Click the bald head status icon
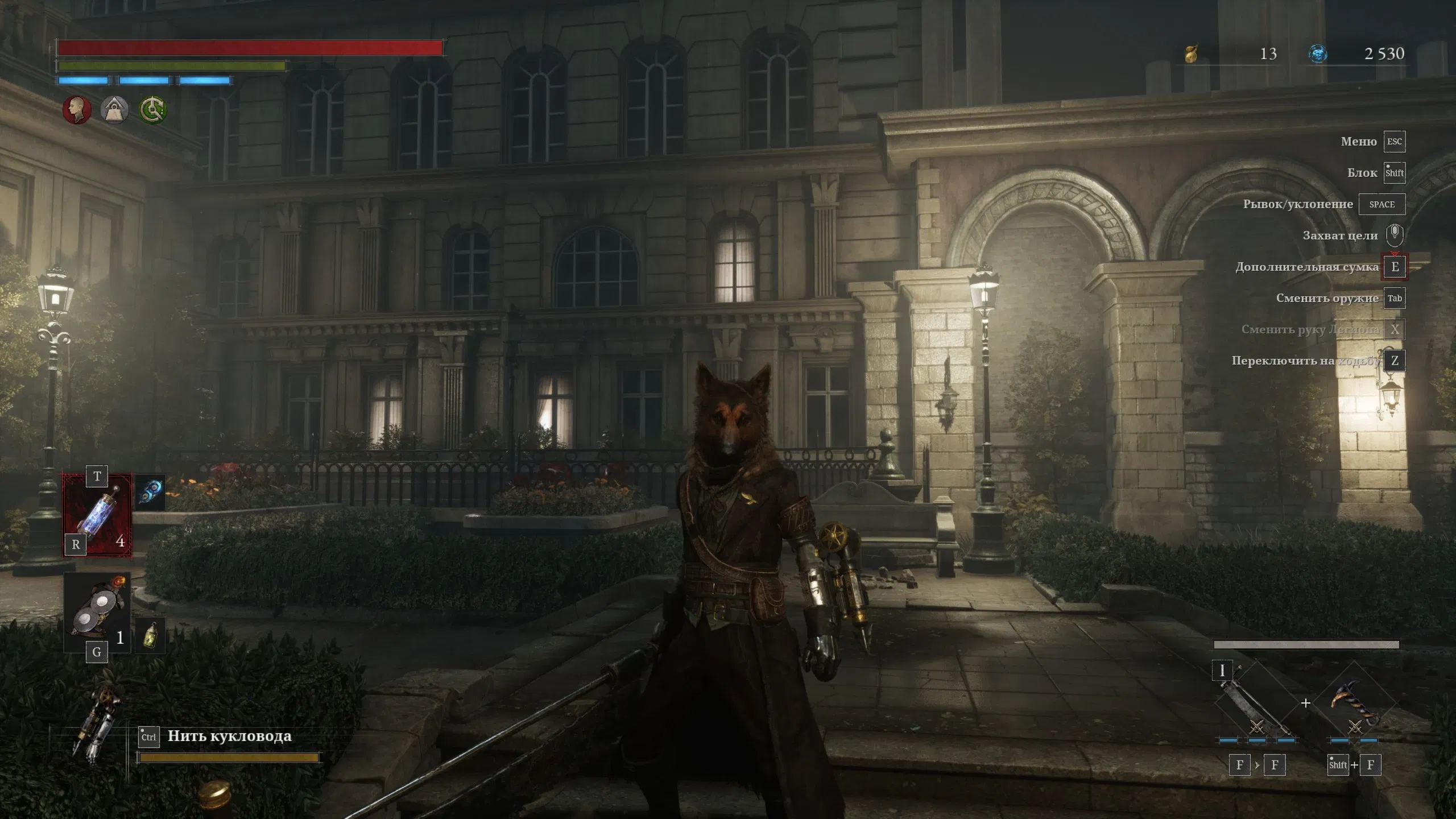1456x819 pixels. [77, 109]
